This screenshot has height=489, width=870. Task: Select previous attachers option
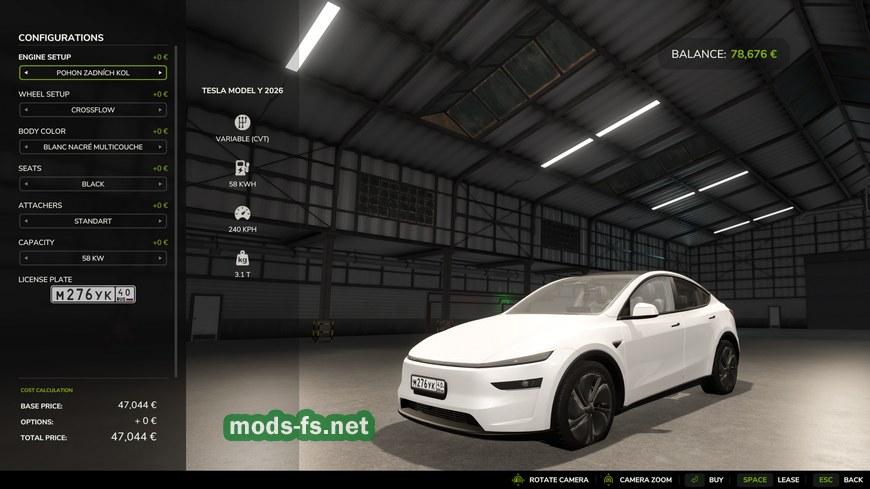click(26, 221)
